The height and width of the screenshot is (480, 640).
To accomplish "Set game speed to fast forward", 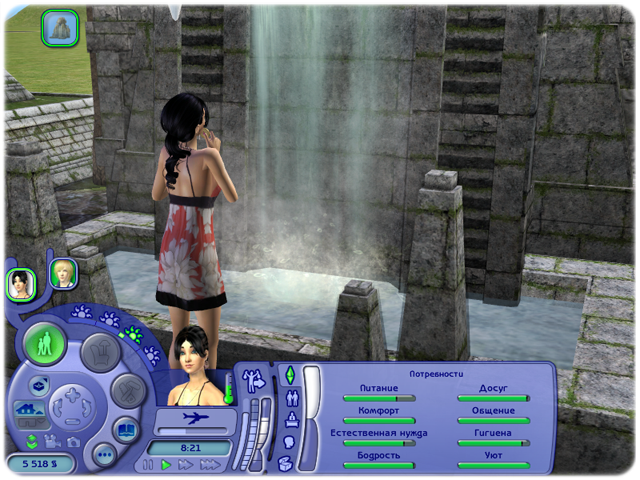I will [x=186, y=465].
